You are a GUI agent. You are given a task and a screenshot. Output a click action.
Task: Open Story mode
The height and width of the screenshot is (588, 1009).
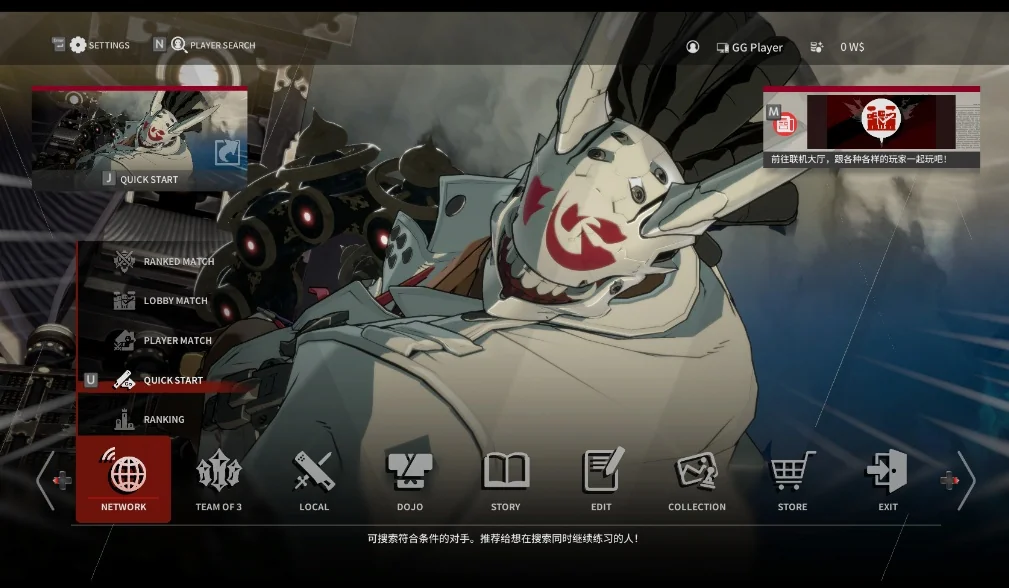pos(506,479)
